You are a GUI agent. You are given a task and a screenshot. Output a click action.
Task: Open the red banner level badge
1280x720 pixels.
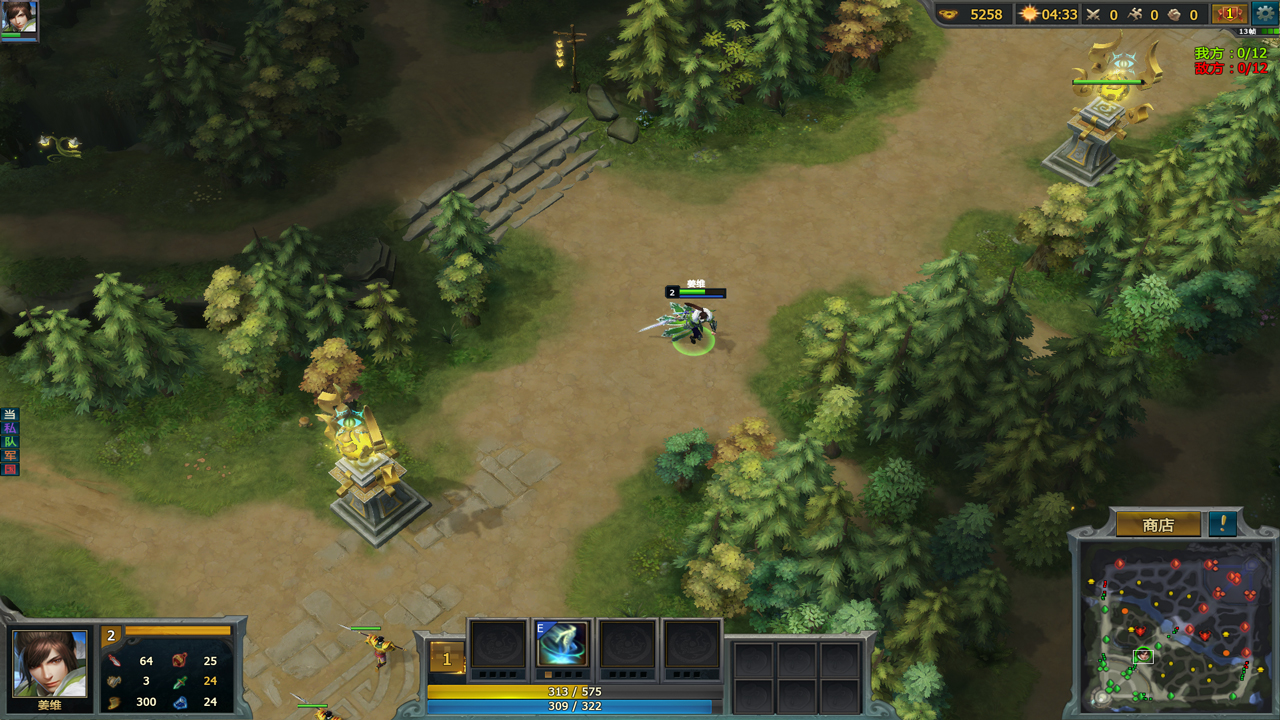pos(1229,14)
